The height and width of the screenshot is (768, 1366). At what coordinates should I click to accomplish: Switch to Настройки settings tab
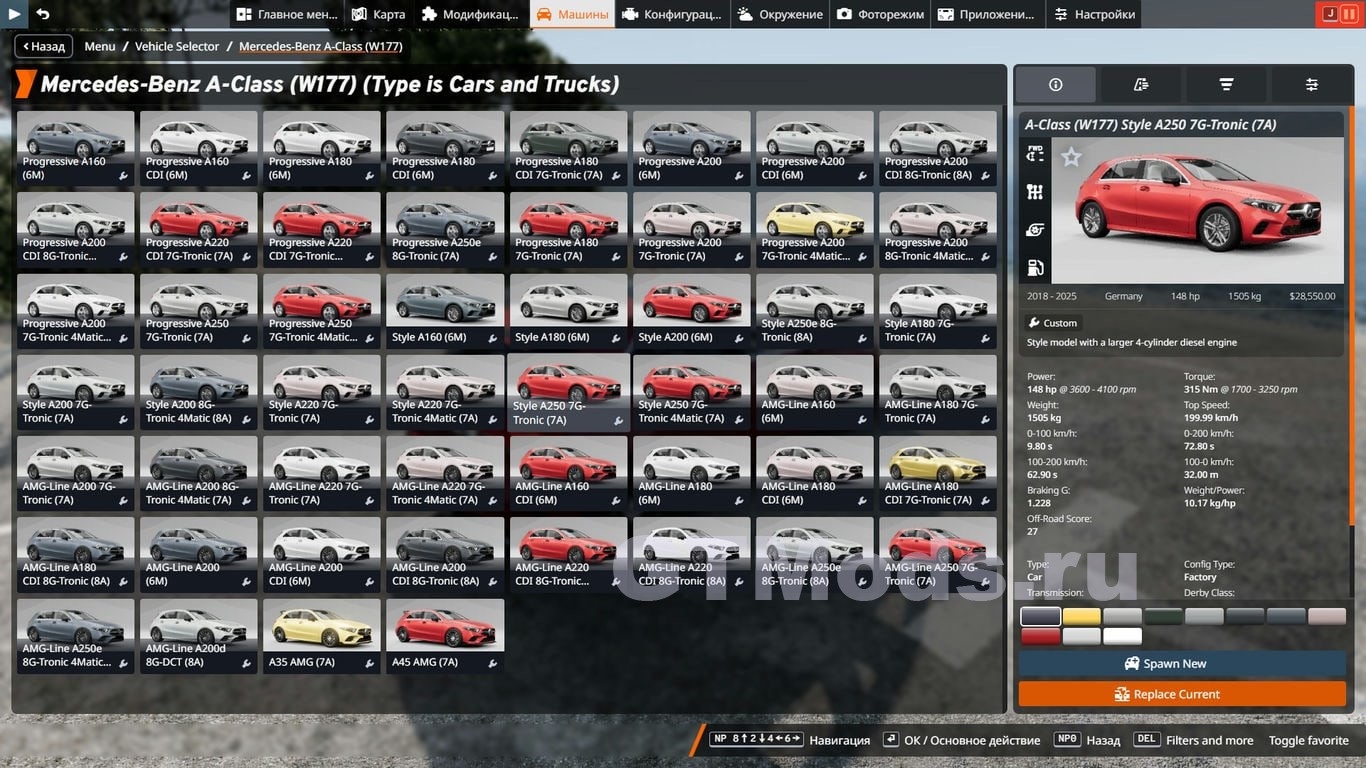click(1093, 14)
